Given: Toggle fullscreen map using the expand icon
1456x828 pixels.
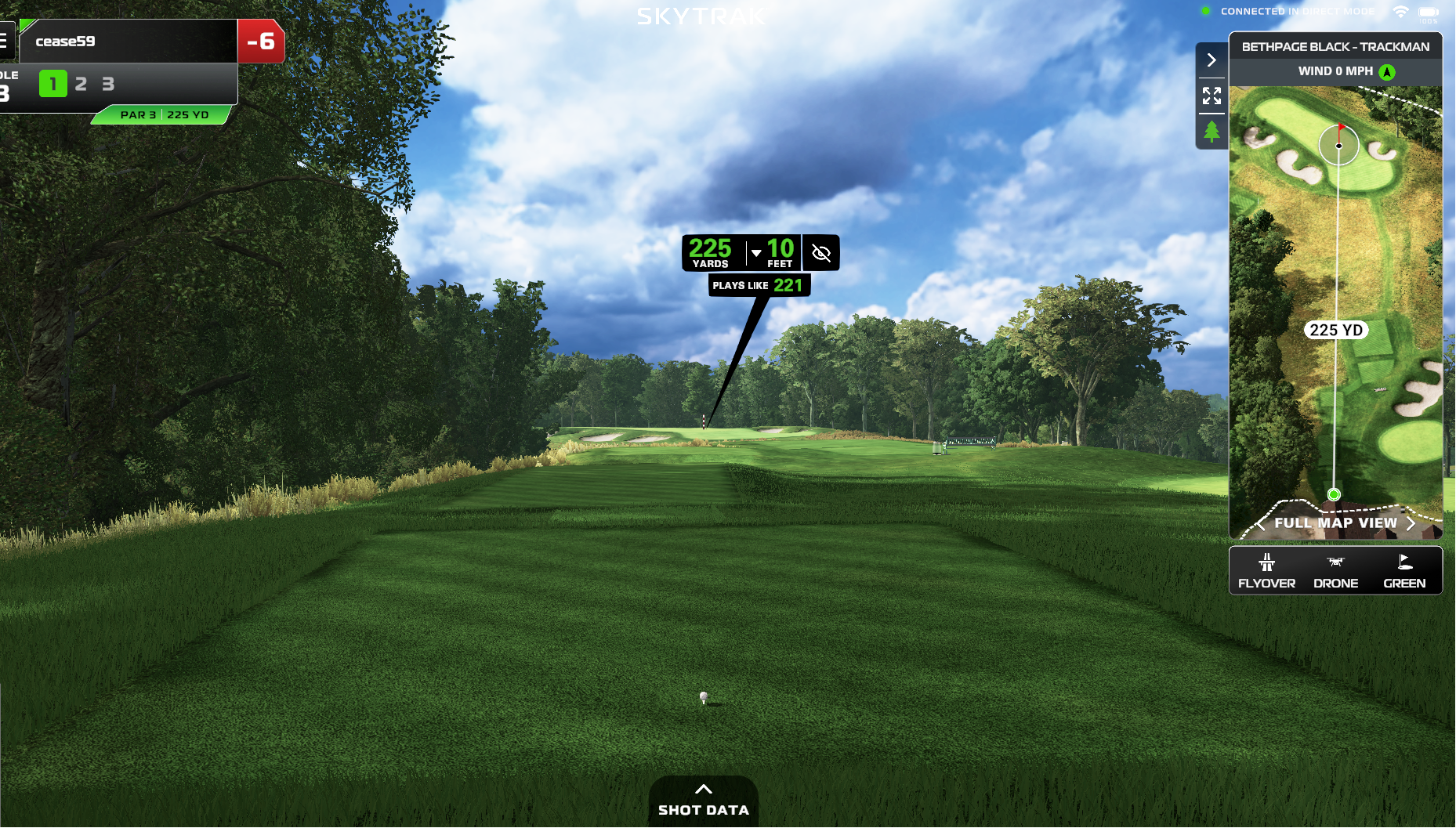Looking at the screenshot, I should [x=1212, y=96].
